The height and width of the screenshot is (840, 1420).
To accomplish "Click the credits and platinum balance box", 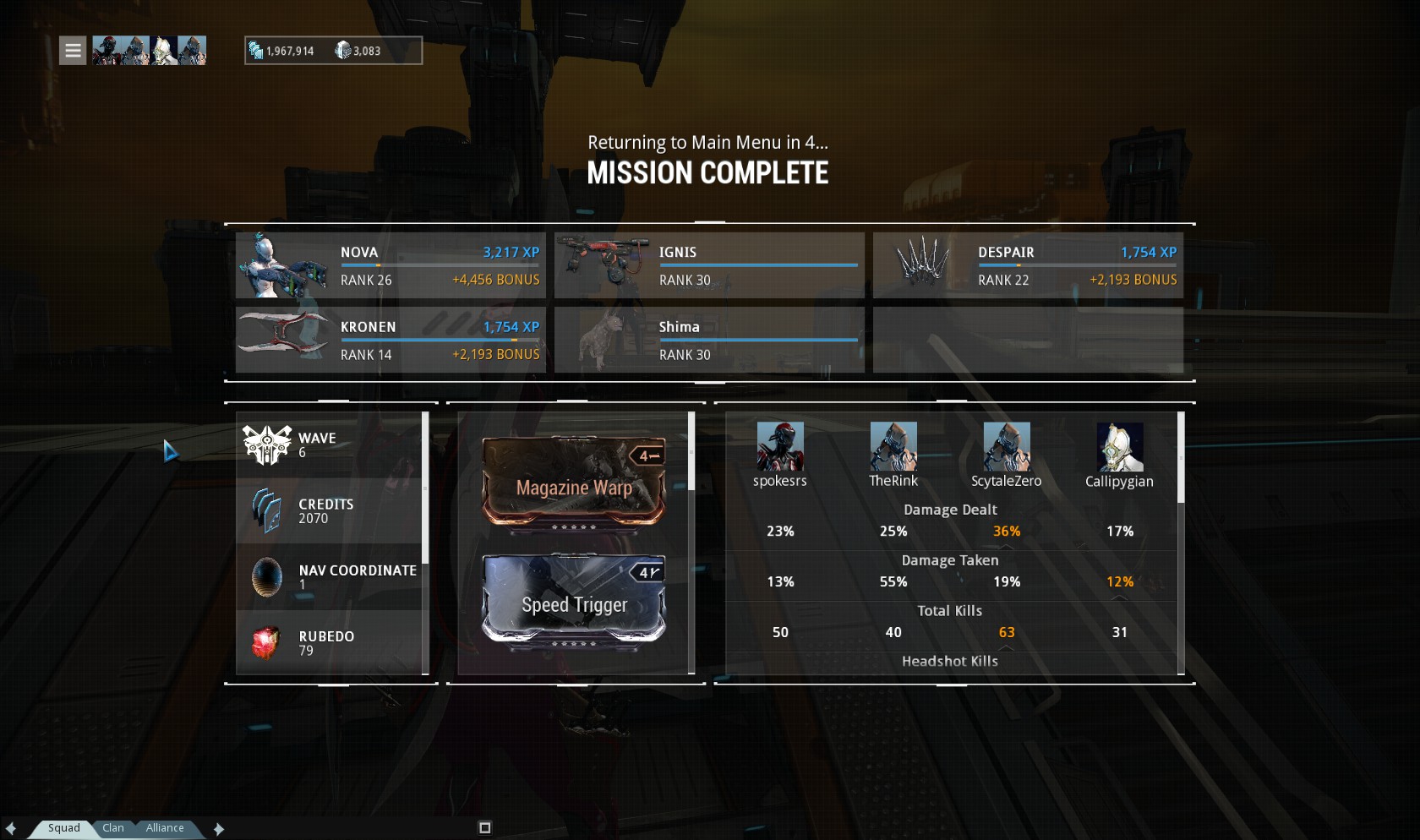I will tap(333, 51).
